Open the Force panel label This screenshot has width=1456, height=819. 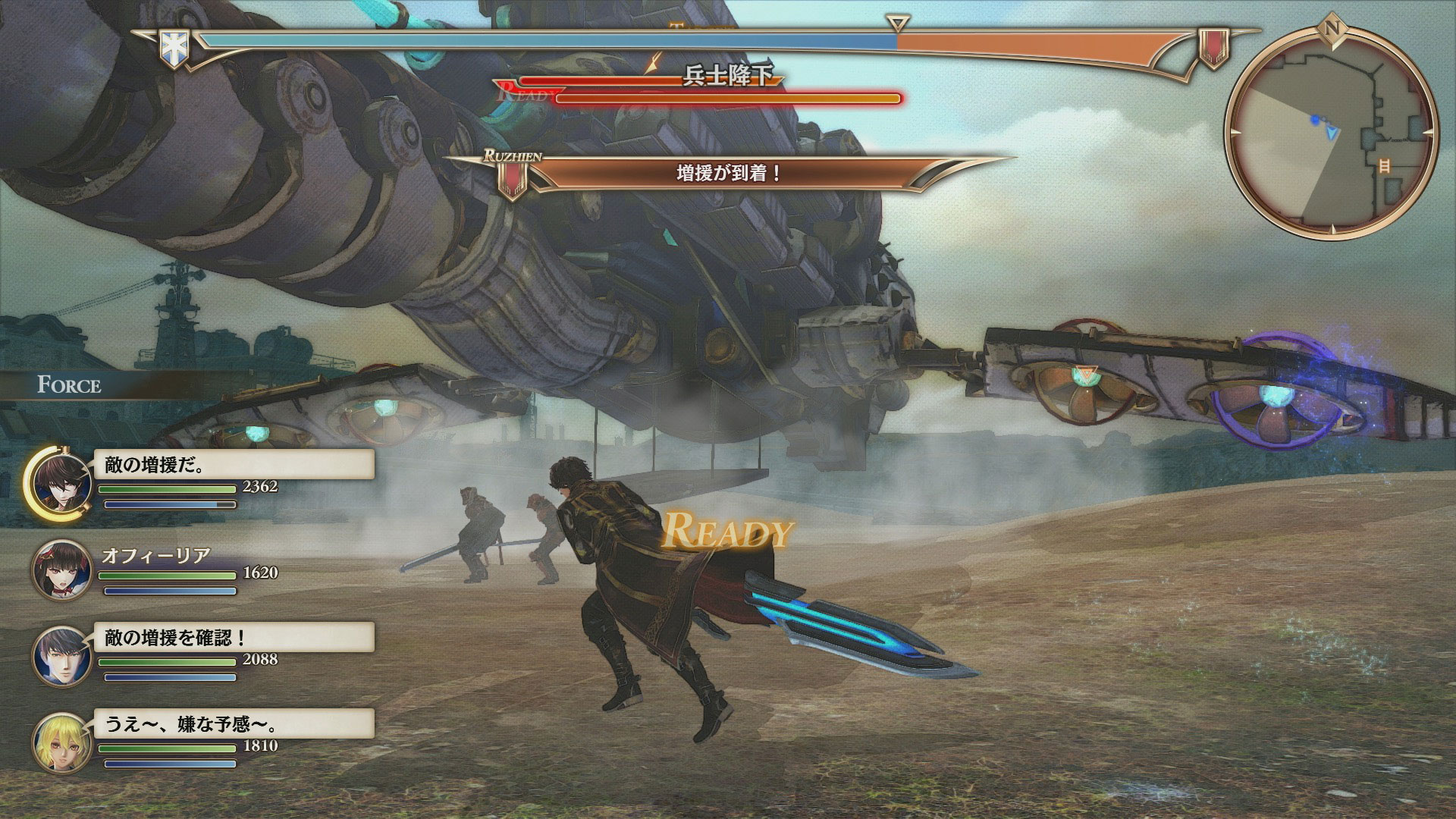pyautogui.click(x=69, y=385)
